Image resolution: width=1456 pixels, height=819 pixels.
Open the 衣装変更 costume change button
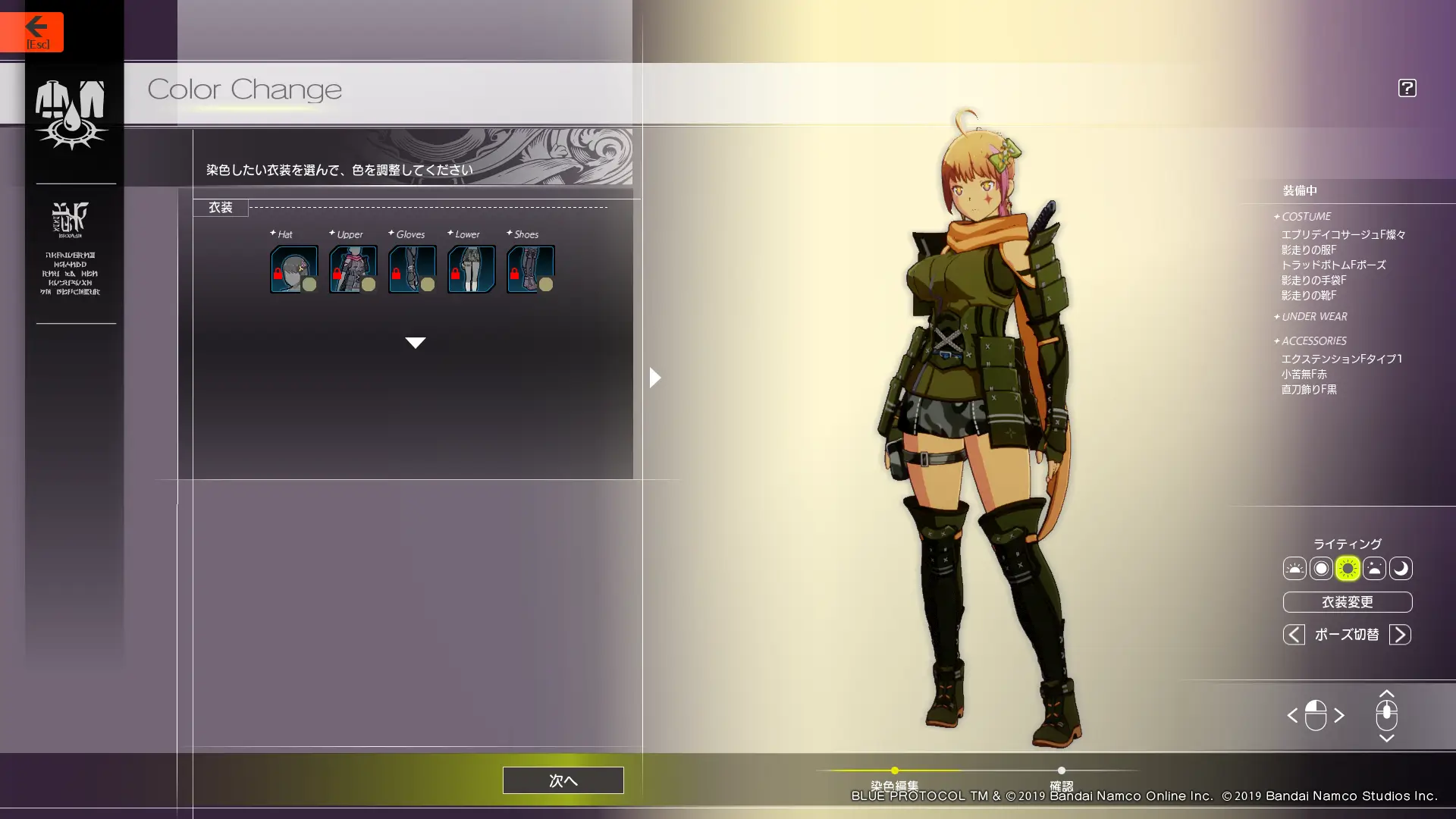pos(1347,602)
